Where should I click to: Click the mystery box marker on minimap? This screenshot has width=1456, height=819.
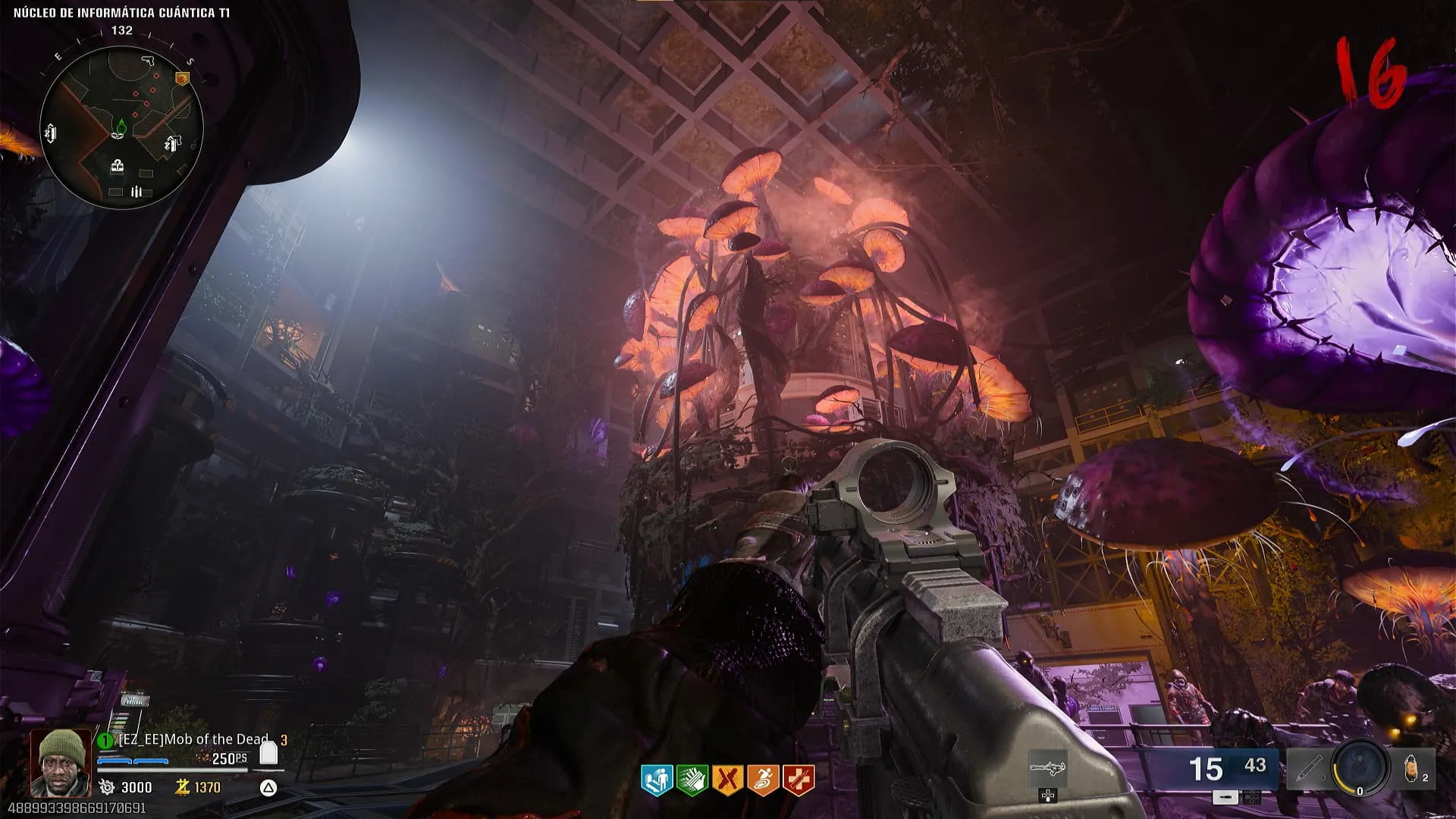[x=117, y=166]
